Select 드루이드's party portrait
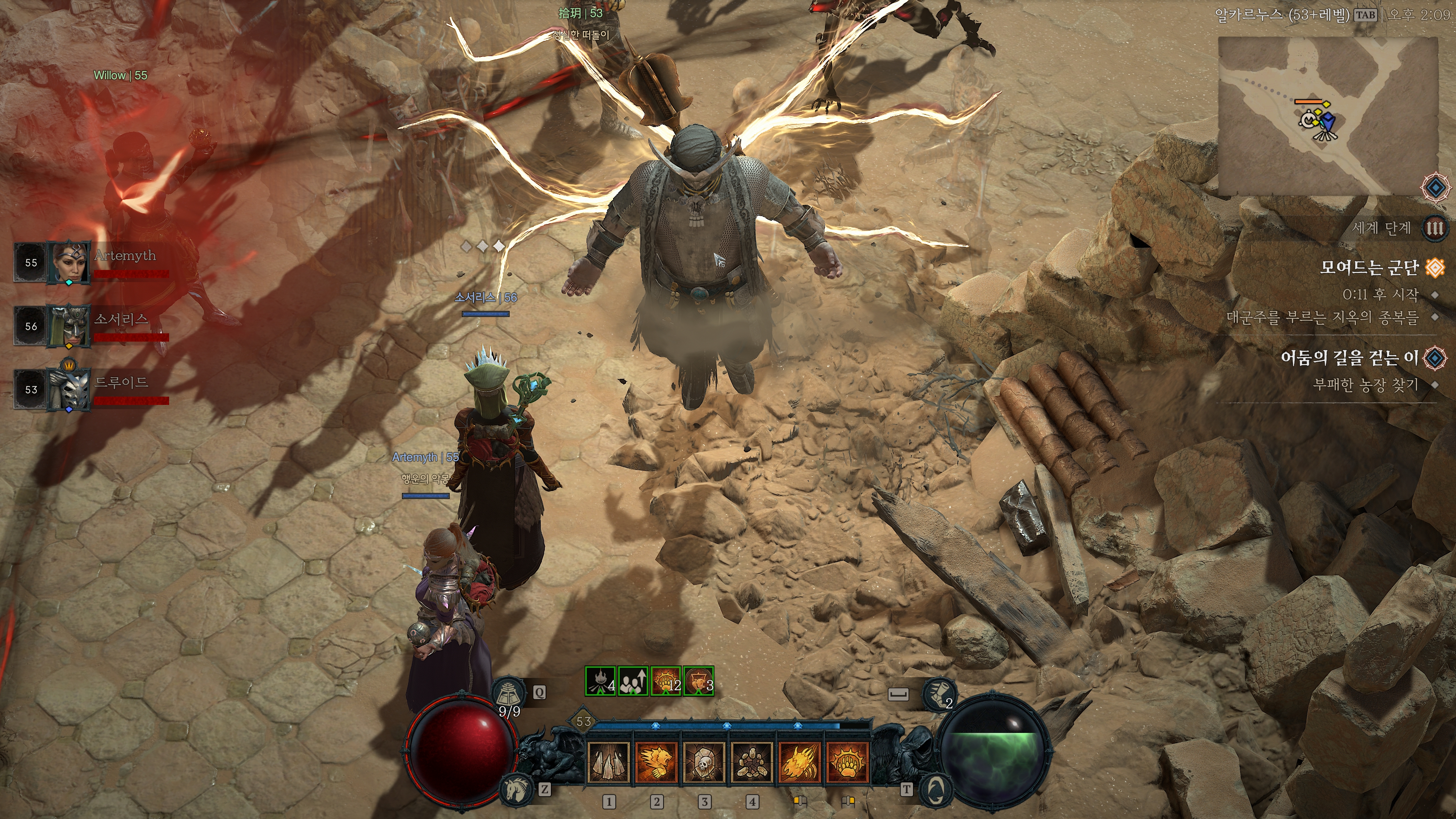 tap(69, 389)
